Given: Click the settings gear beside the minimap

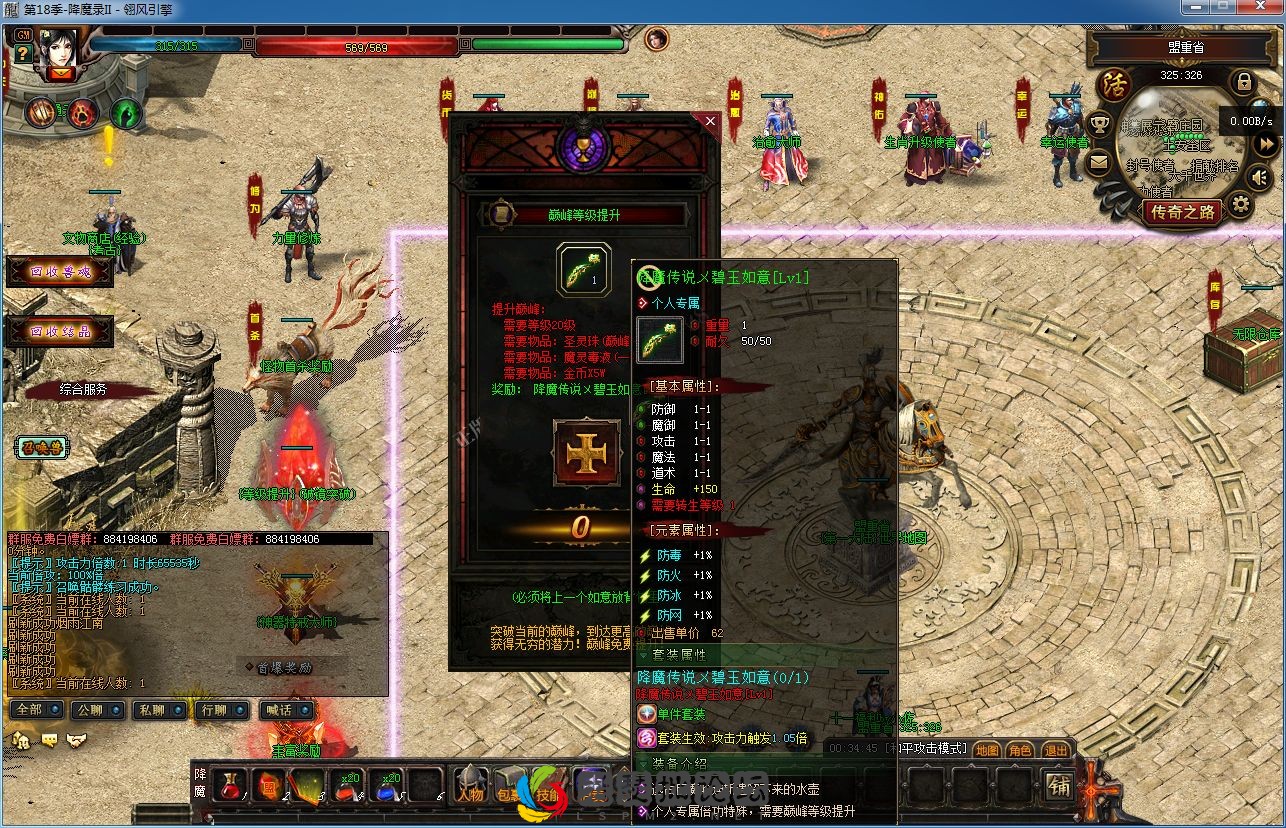Looking at the screenshot, I should [x=1241, y=203].
